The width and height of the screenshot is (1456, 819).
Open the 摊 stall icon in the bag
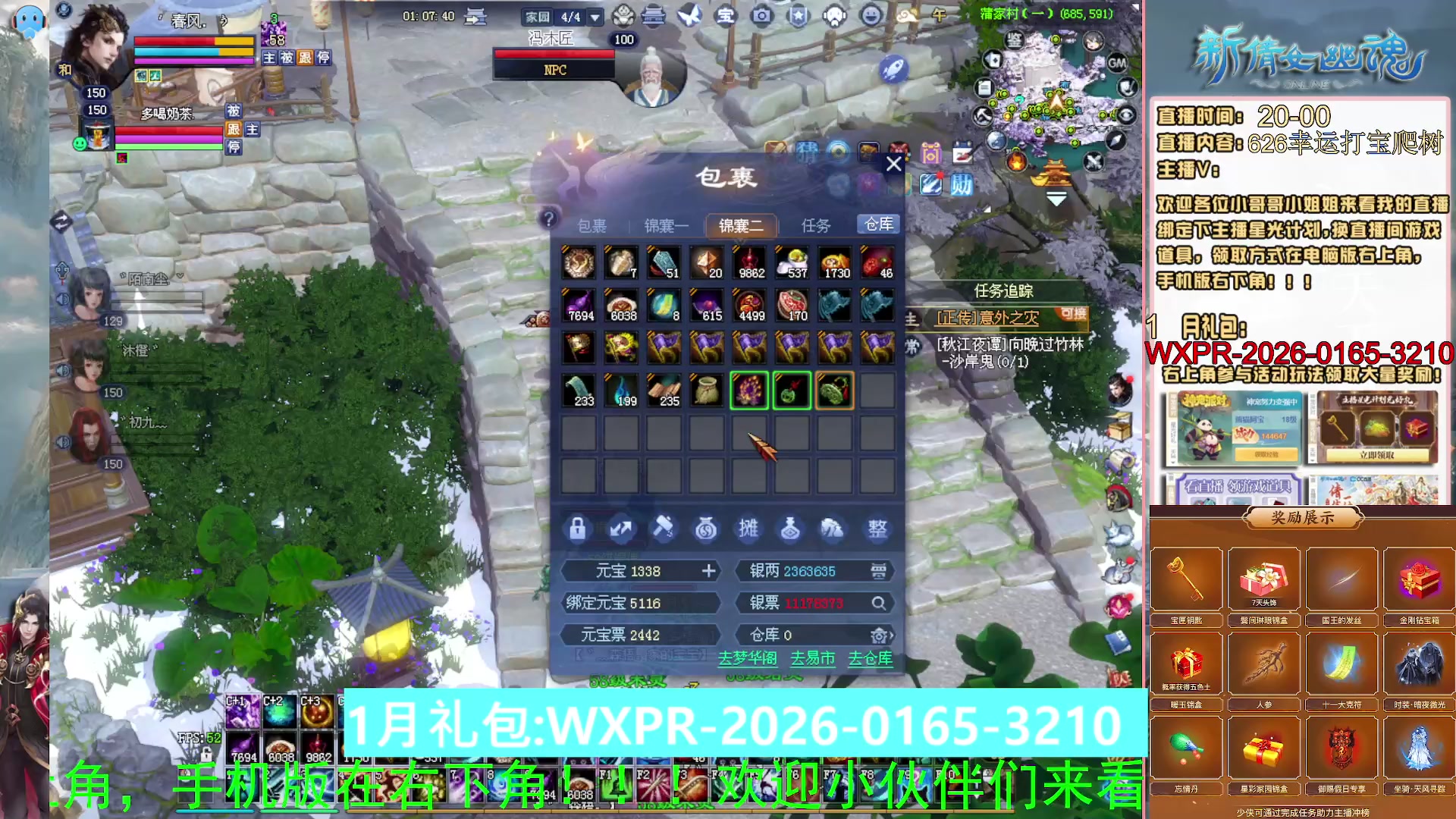(748, 529)
